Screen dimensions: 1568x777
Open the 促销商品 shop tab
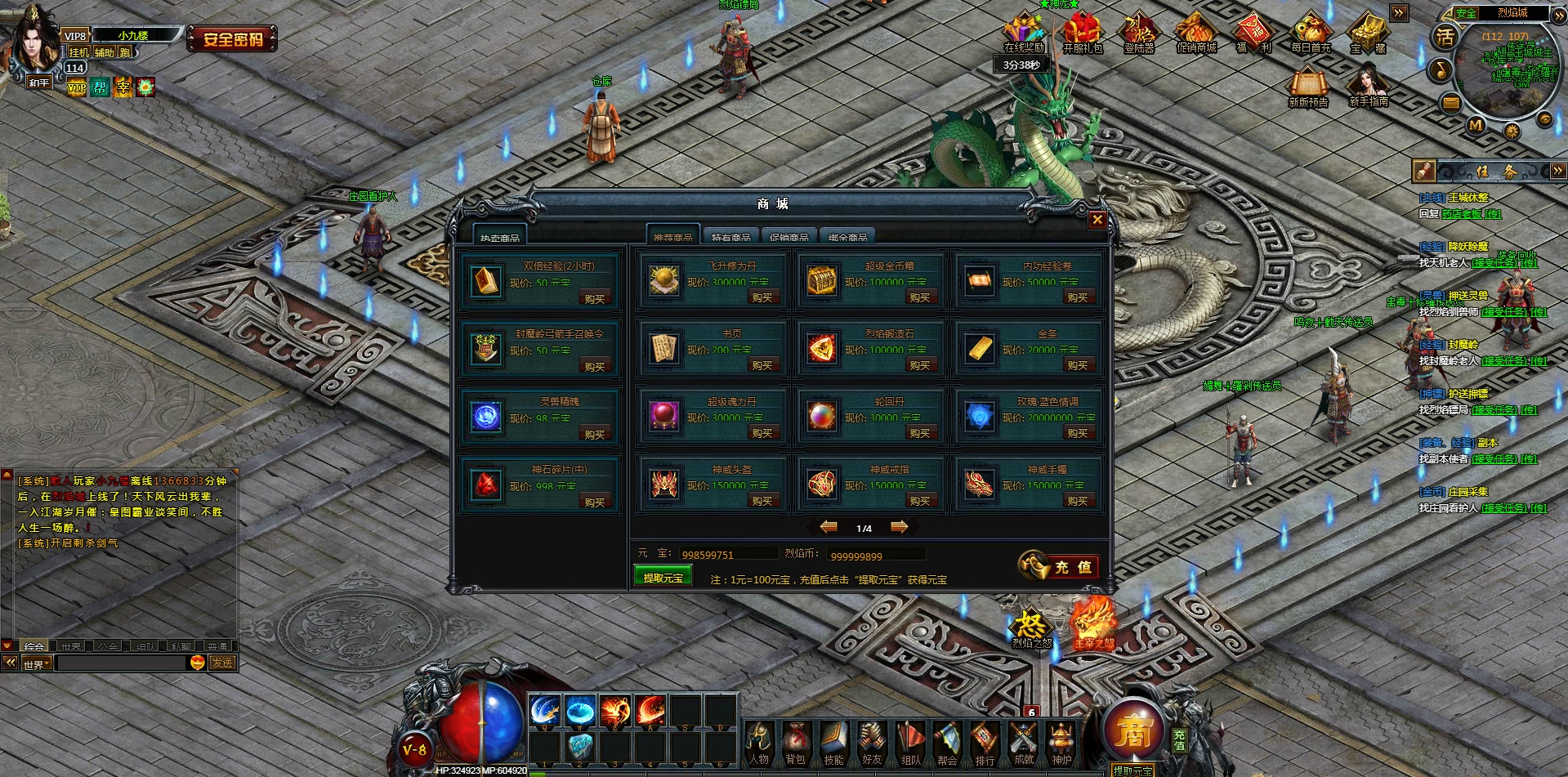[788, 236]
